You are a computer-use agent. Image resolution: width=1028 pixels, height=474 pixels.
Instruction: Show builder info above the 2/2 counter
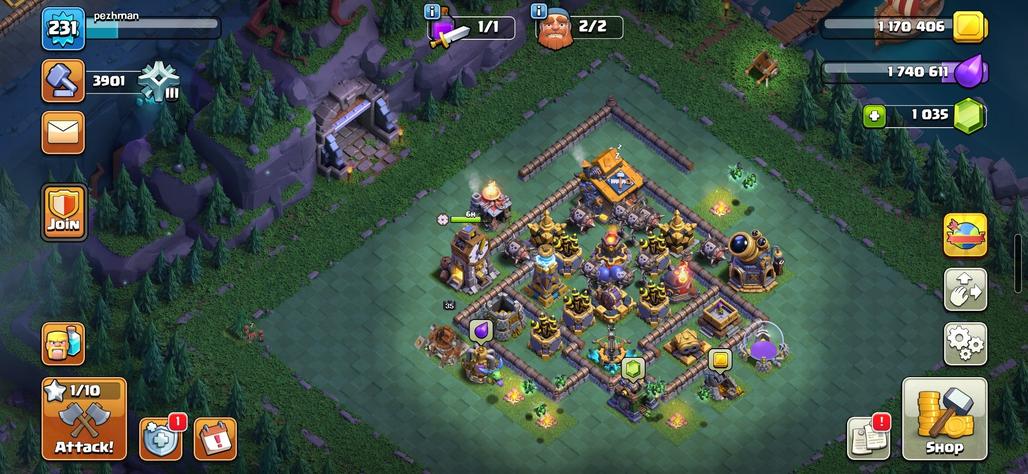pyautogui.click(x=540, y=11)
